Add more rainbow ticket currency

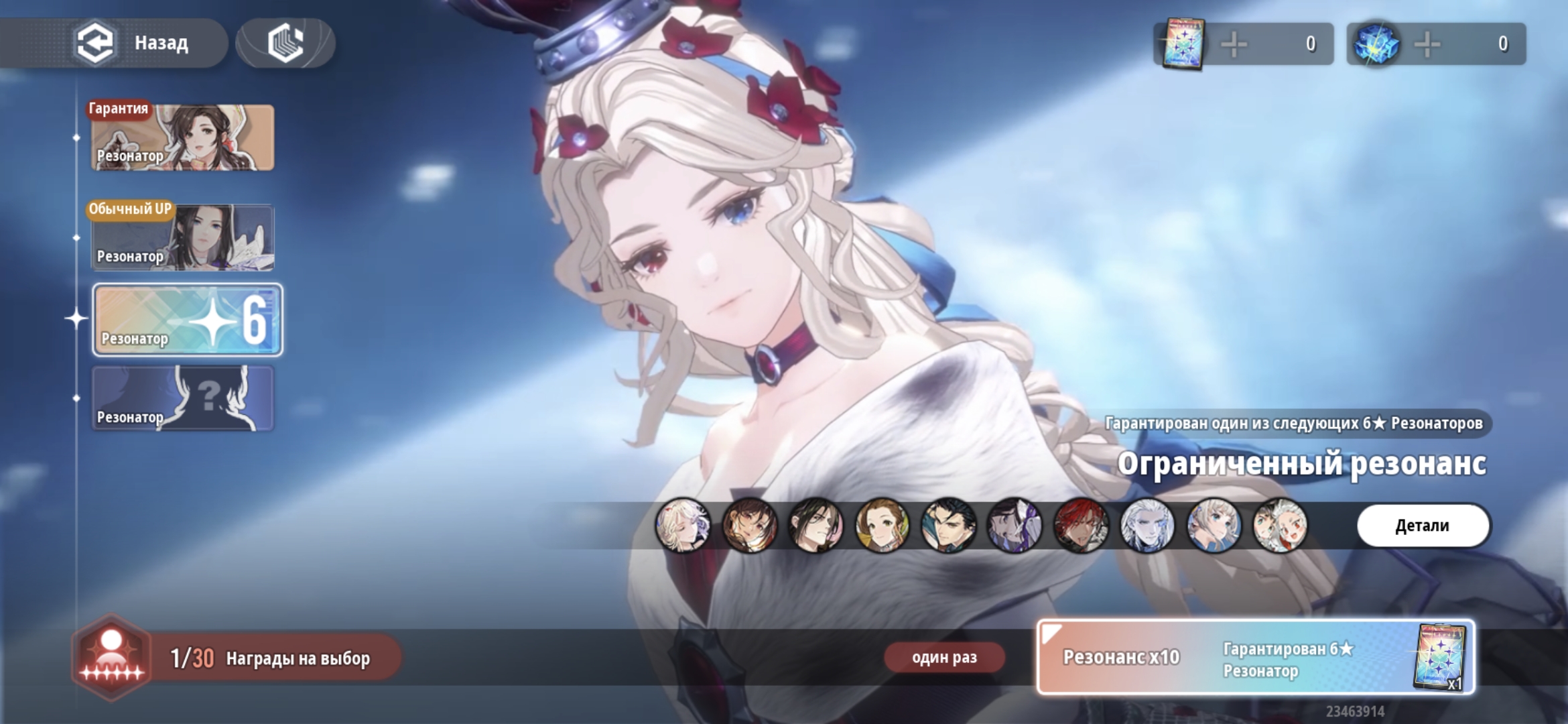pyautogui.click(x=1234, y=44)
